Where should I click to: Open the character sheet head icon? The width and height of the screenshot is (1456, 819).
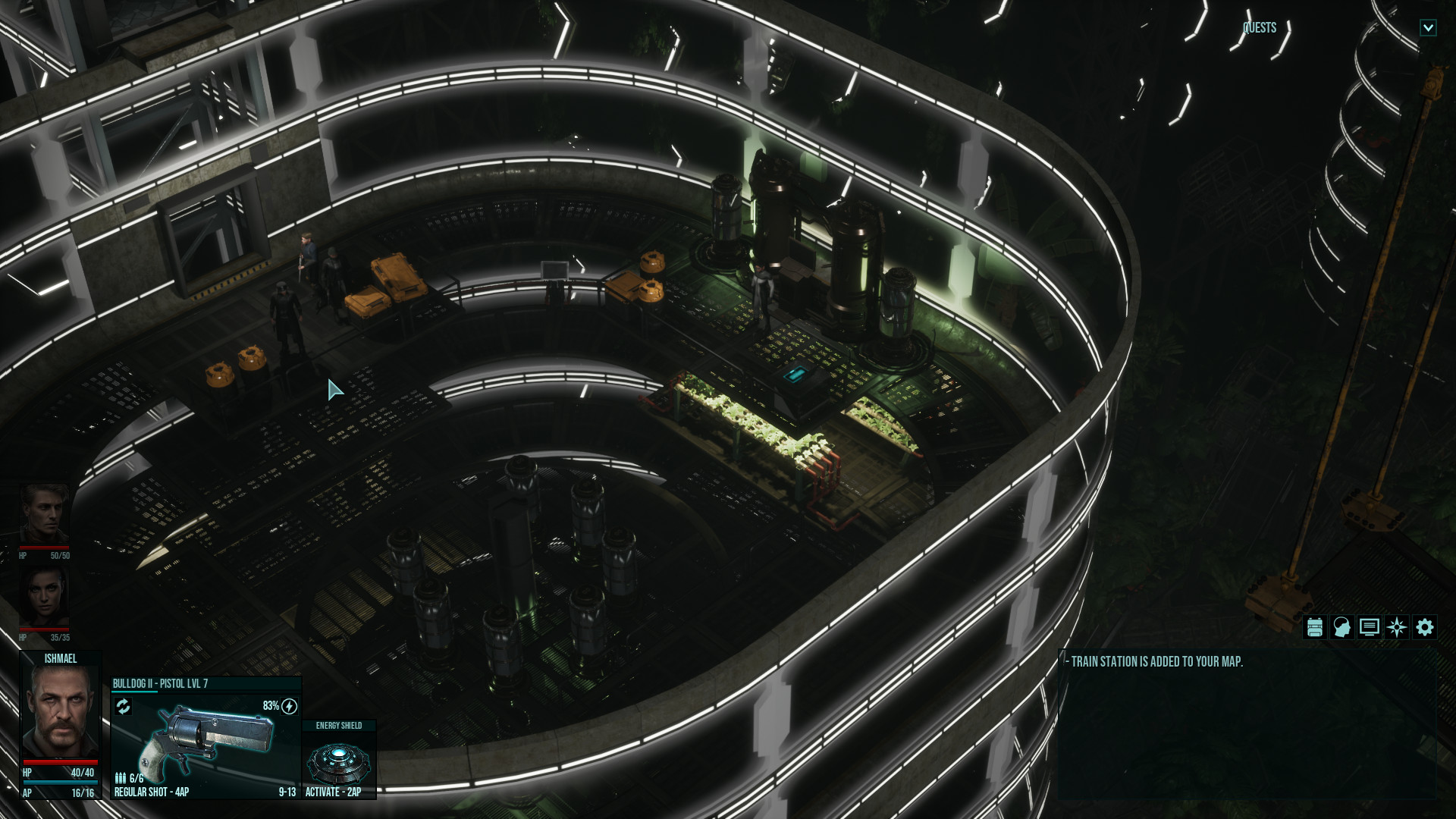[x=1341, y=627]
